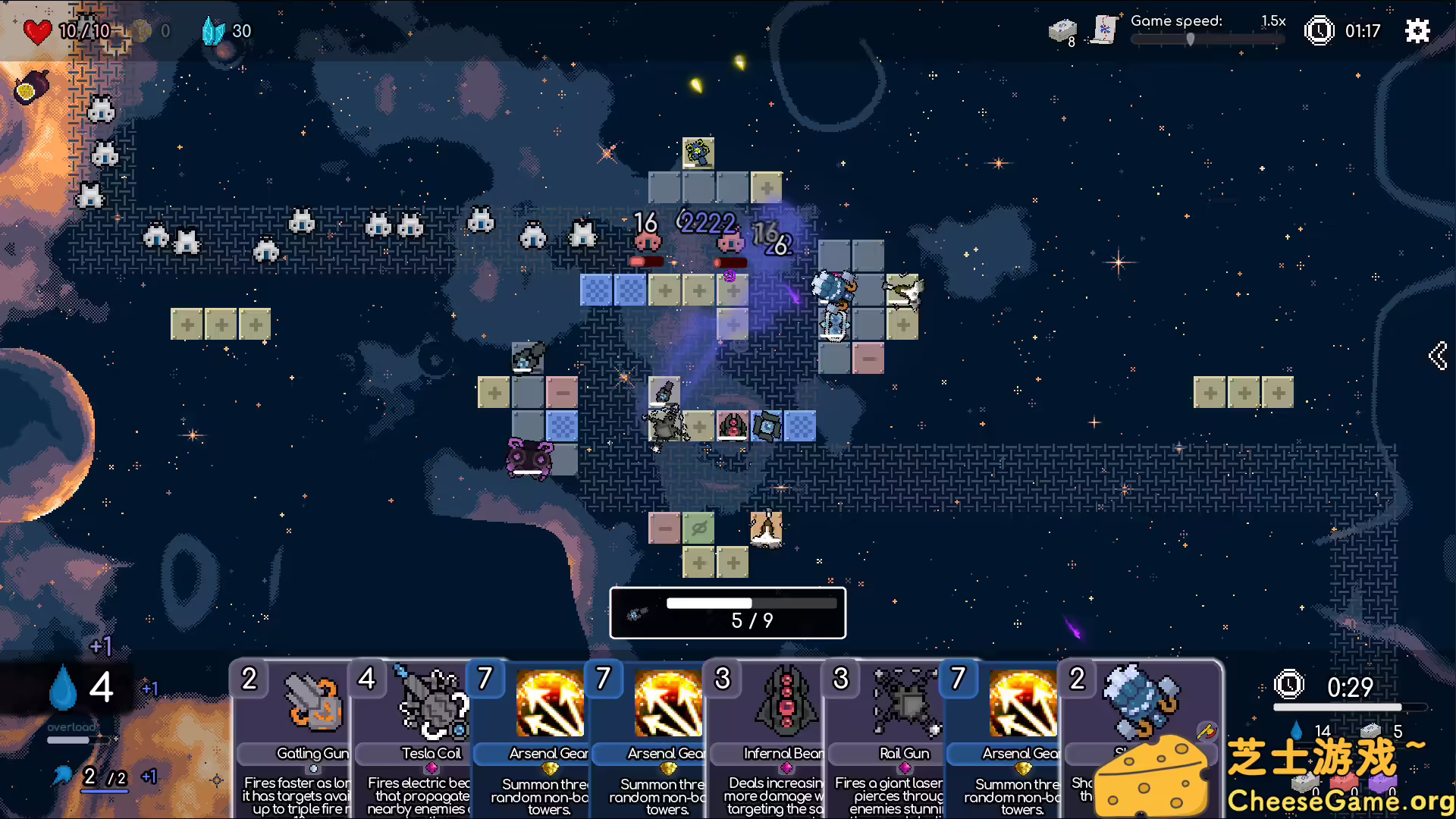
Task: View the map scroll icon
Action: click(1105, 30)
